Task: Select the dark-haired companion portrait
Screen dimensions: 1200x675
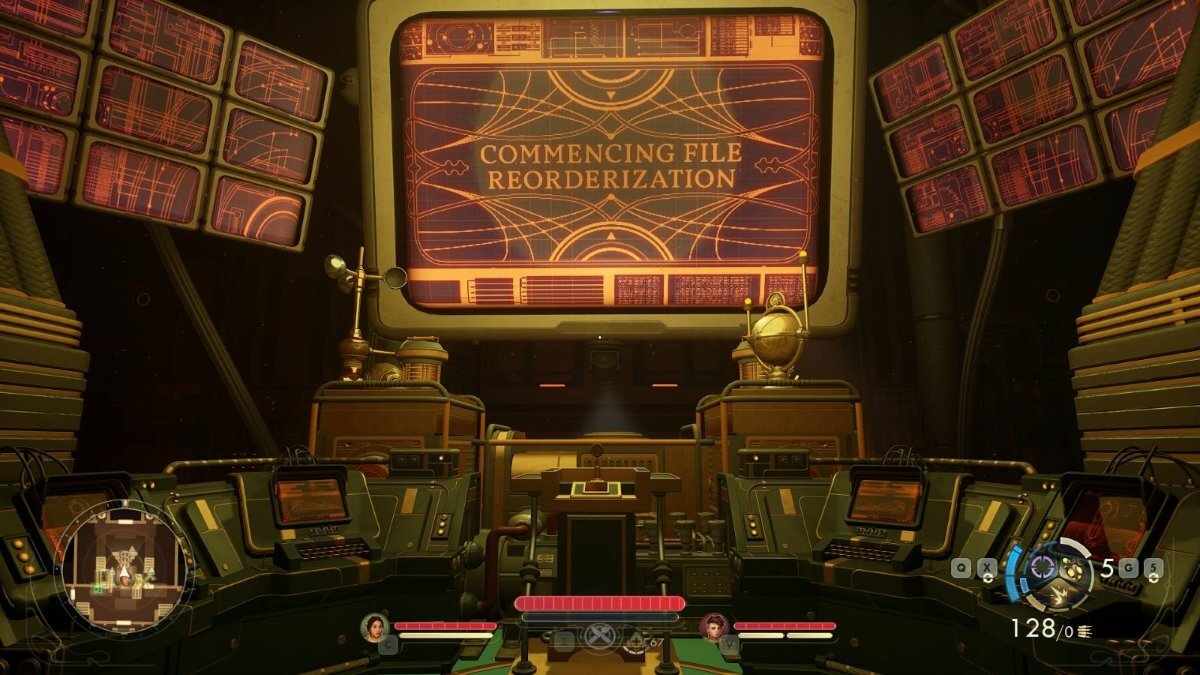Action: 374,626
